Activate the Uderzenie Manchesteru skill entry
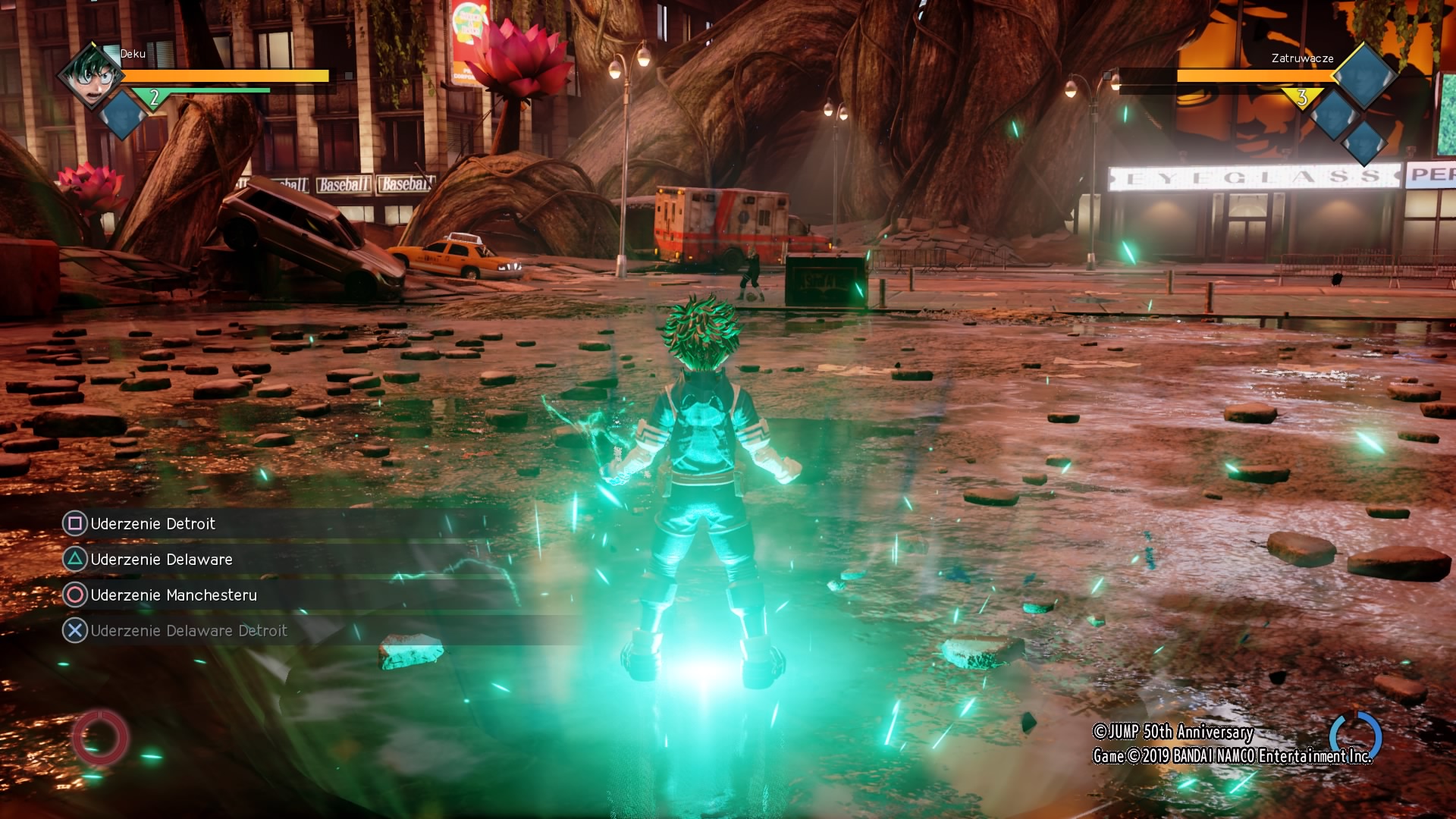 (174, 595)
